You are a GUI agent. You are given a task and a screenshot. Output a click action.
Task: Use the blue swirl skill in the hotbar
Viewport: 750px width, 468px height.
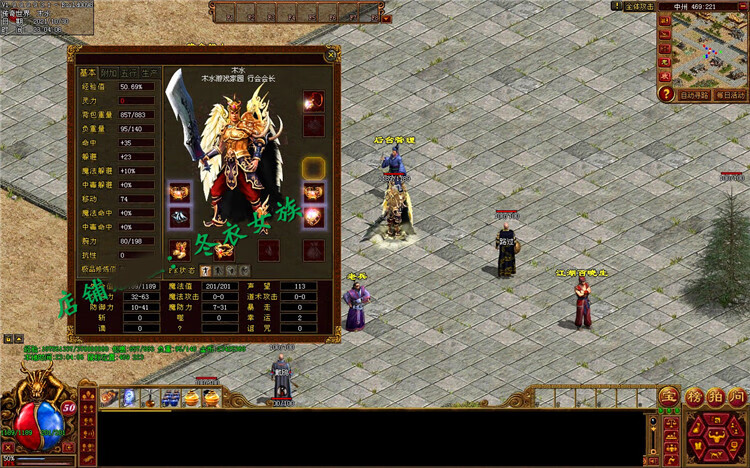coord(129,398)
